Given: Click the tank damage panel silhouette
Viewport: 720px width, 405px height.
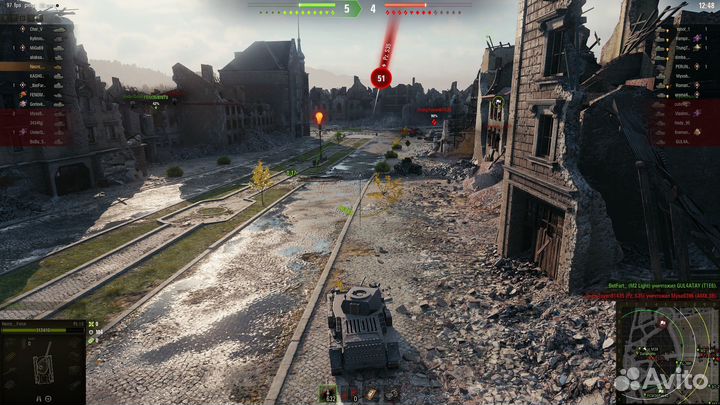Looking at the screenshot, I should tap(43, 365).
